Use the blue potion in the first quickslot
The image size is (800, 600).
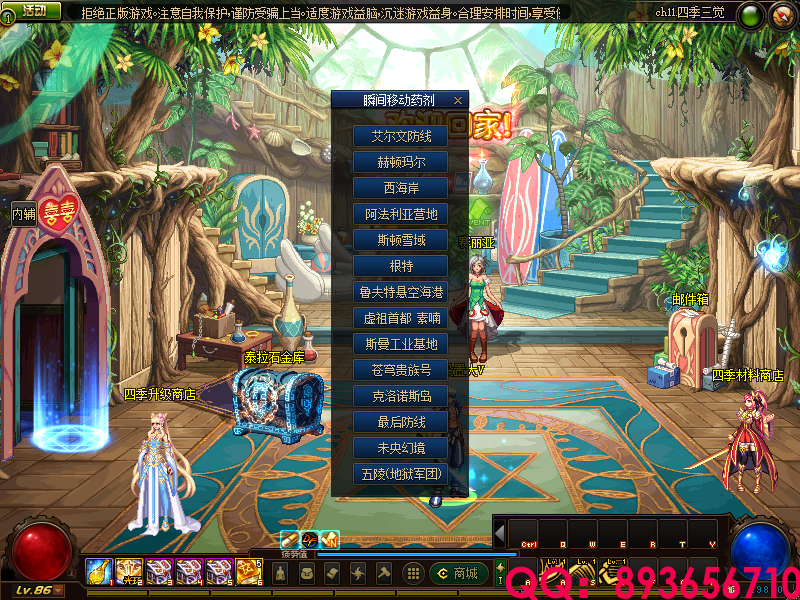click(98, 571)
